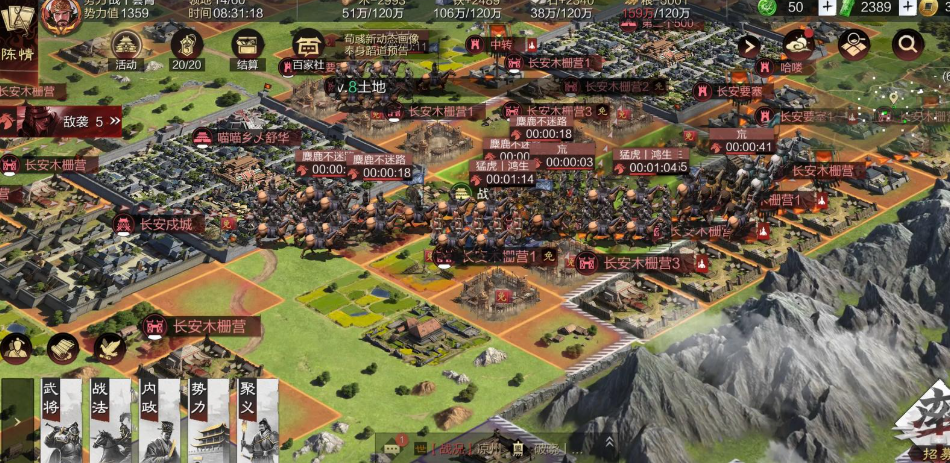
Task: Open the map overview icon
Action: 853,44
